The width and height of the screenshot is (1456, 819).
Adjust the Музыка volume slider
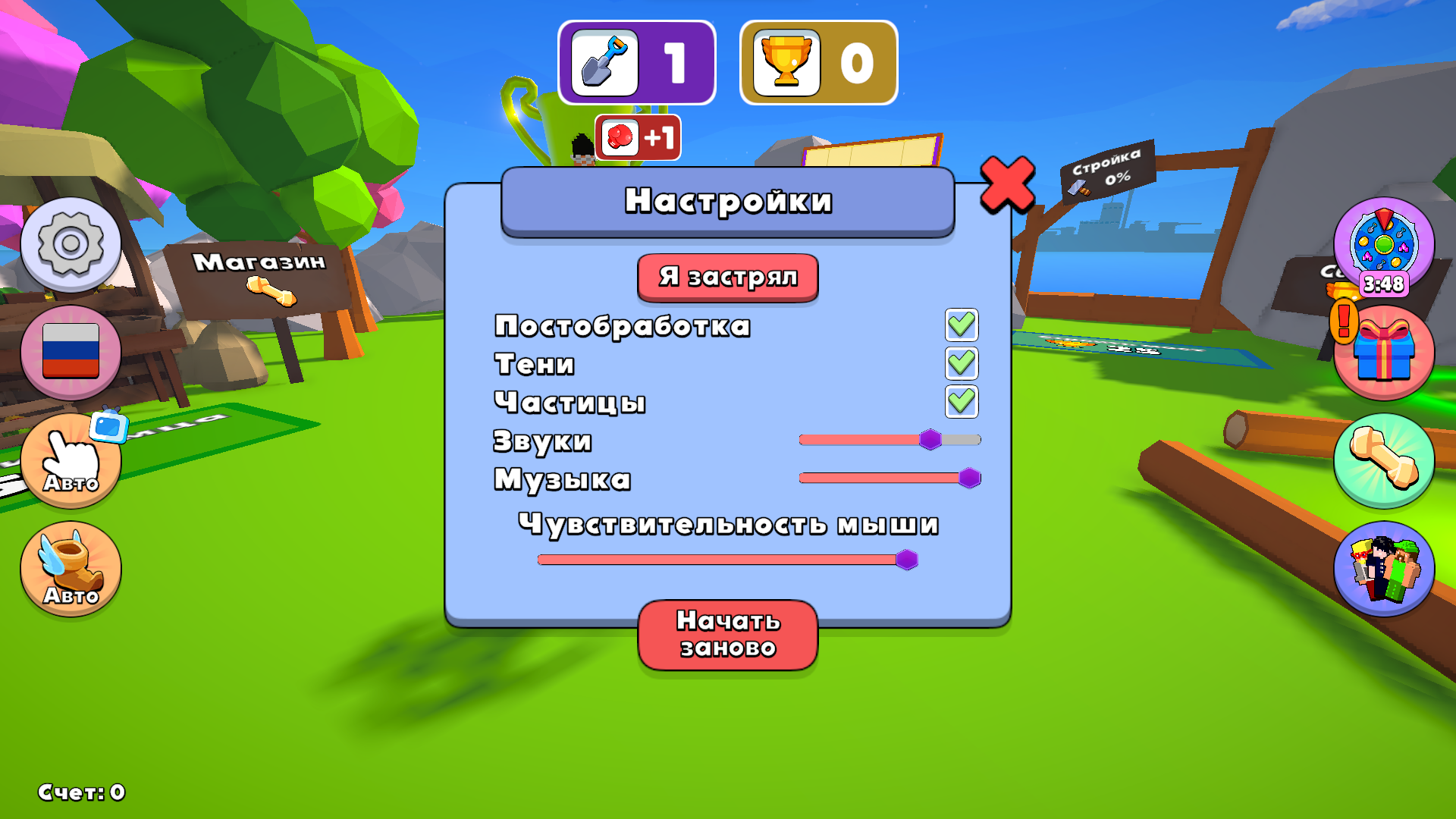[971, 476]
